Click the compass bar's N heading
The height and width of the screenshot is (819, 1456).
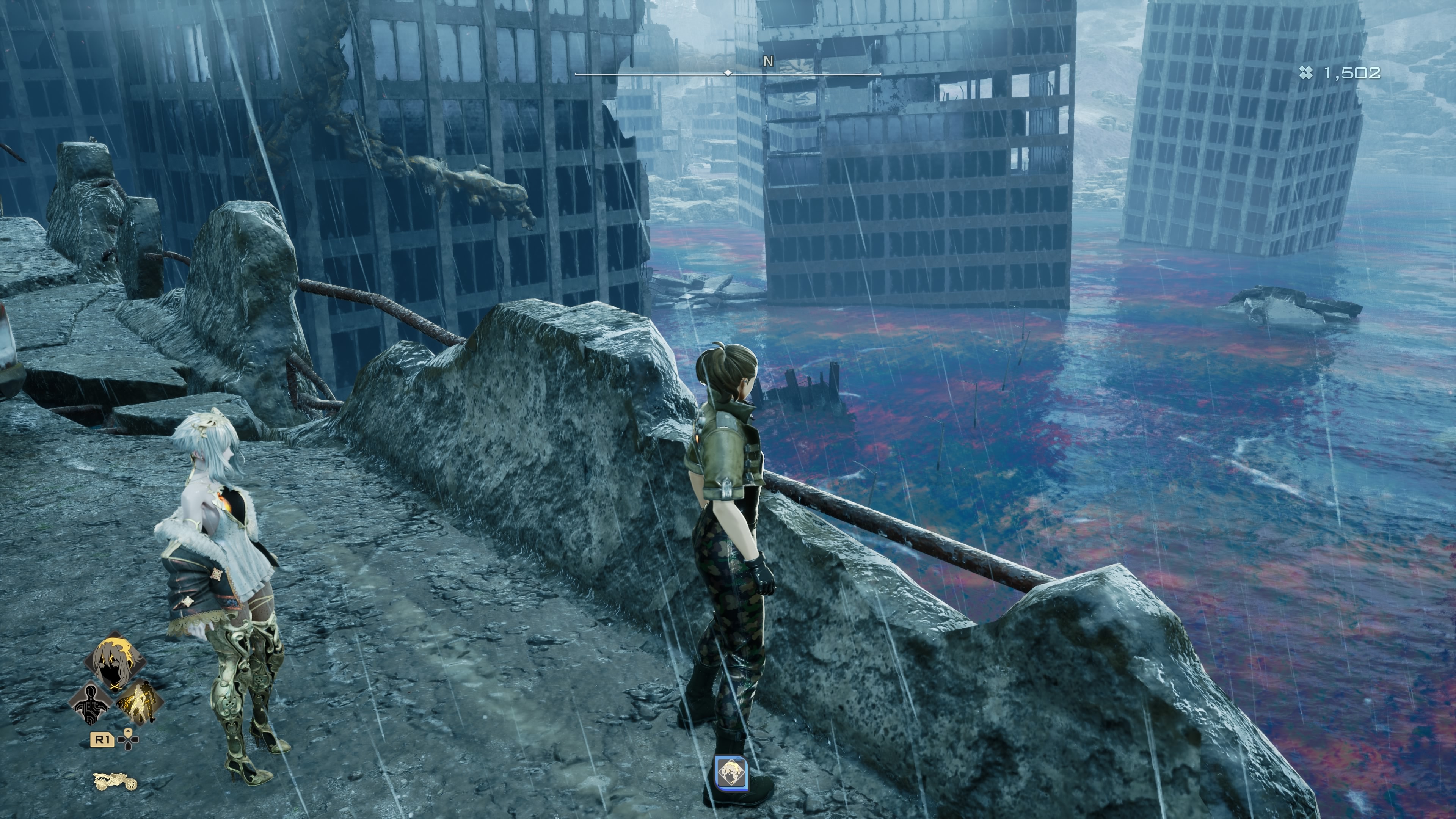[768, 61]
